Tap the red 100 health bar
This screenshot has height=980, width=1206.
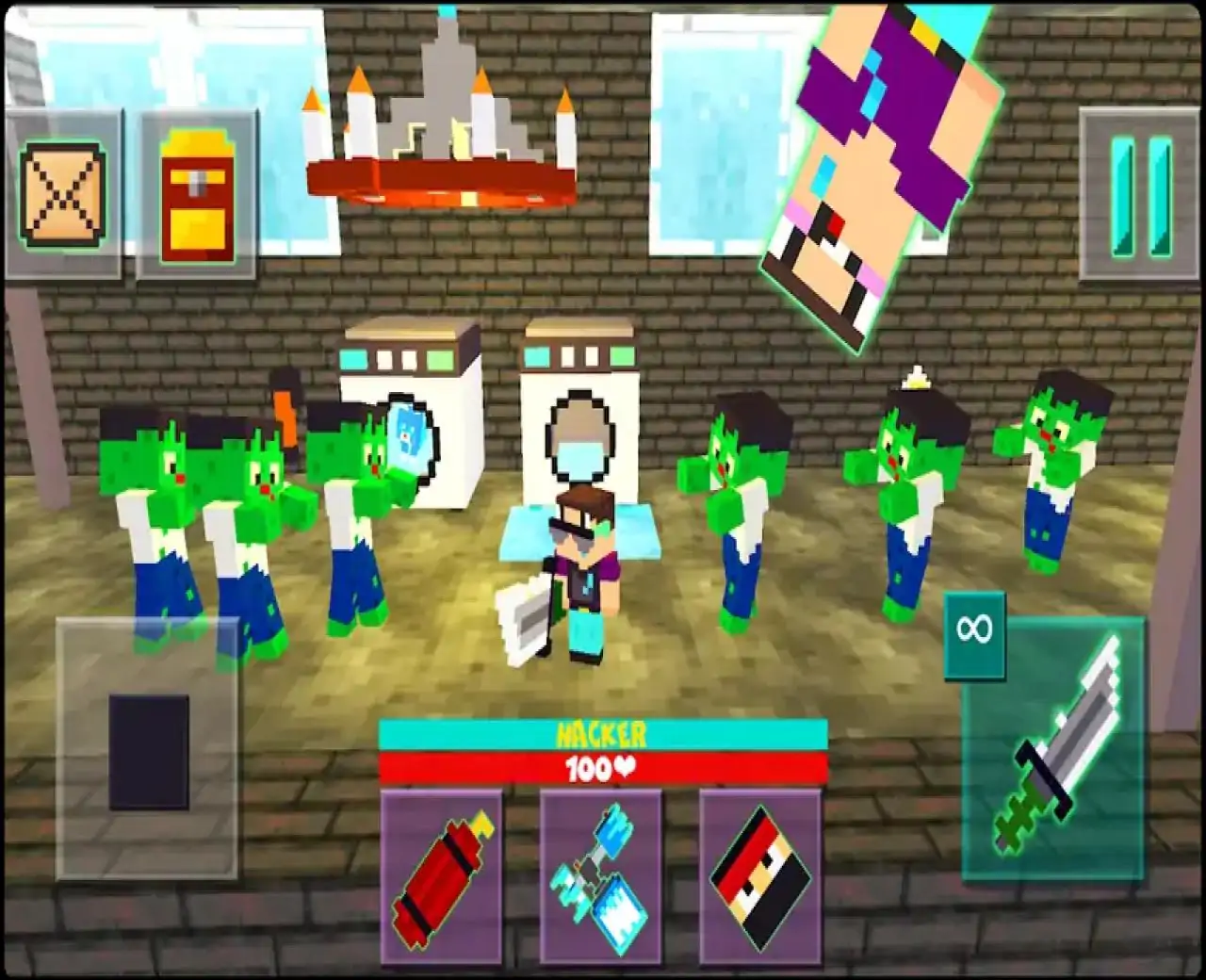(601, 766)
